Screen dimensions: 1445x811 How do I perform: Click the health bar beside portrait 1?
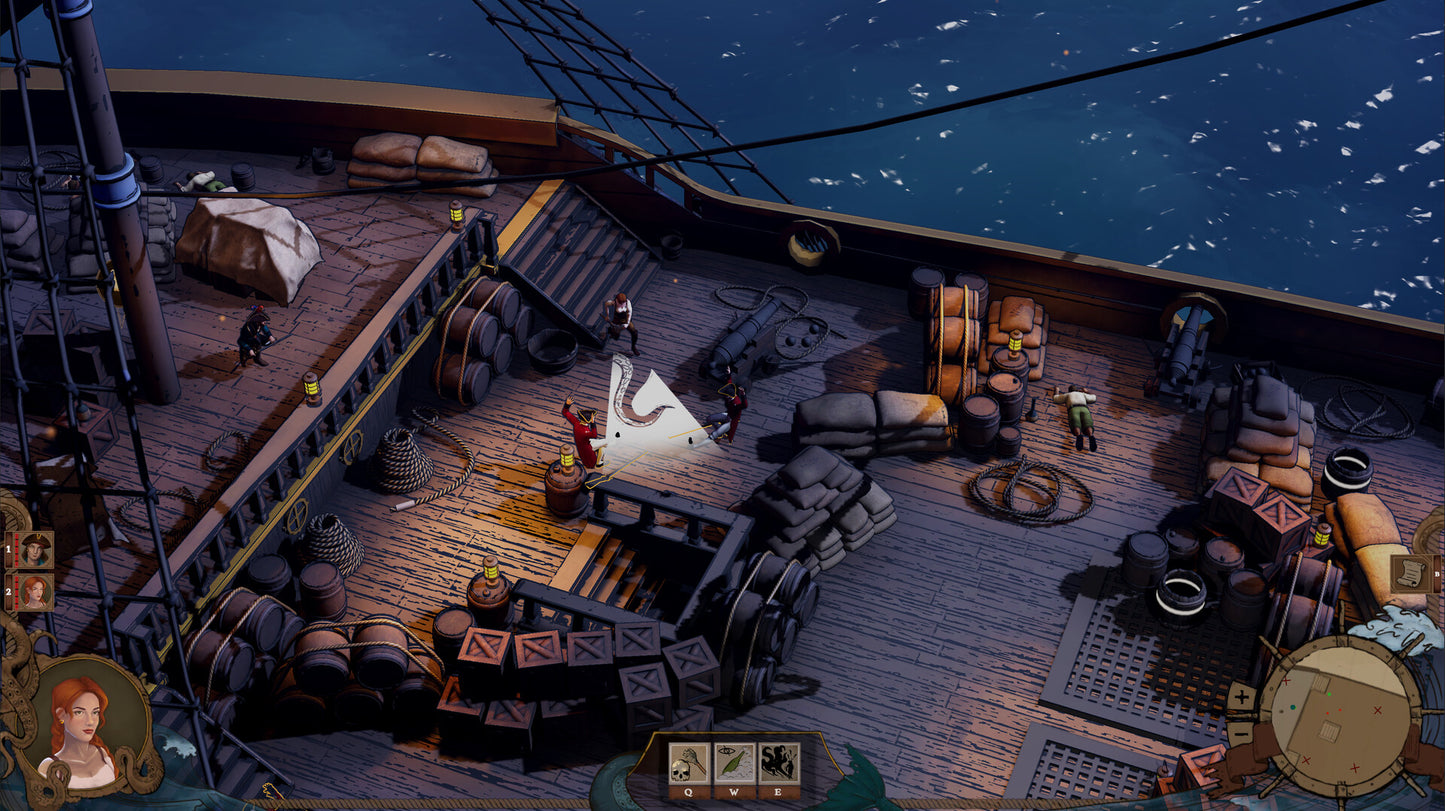point(16,549)
